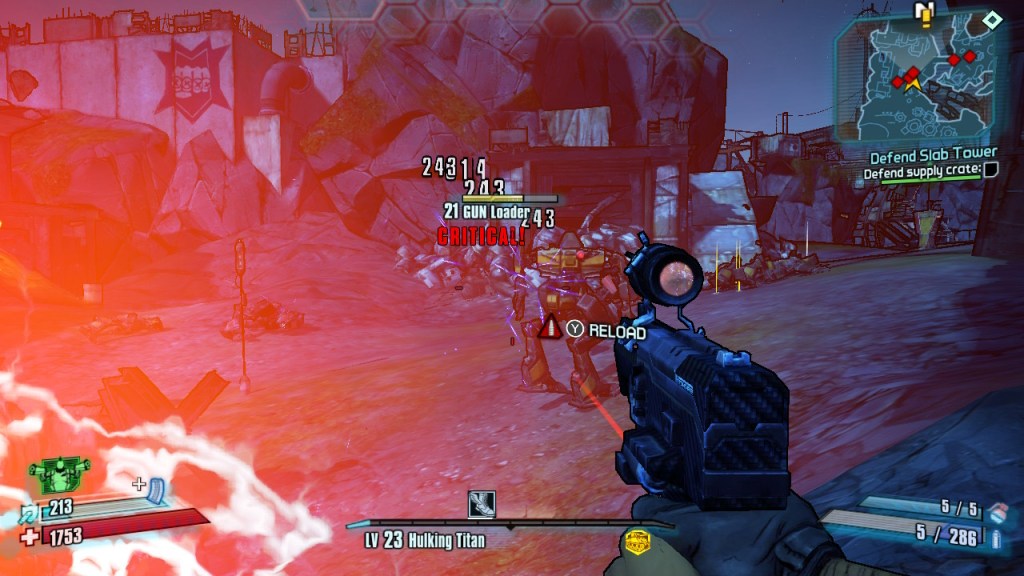Activate the green turret action skill icon
This screenshot has height=576, width=1024.
coord(60,472)
